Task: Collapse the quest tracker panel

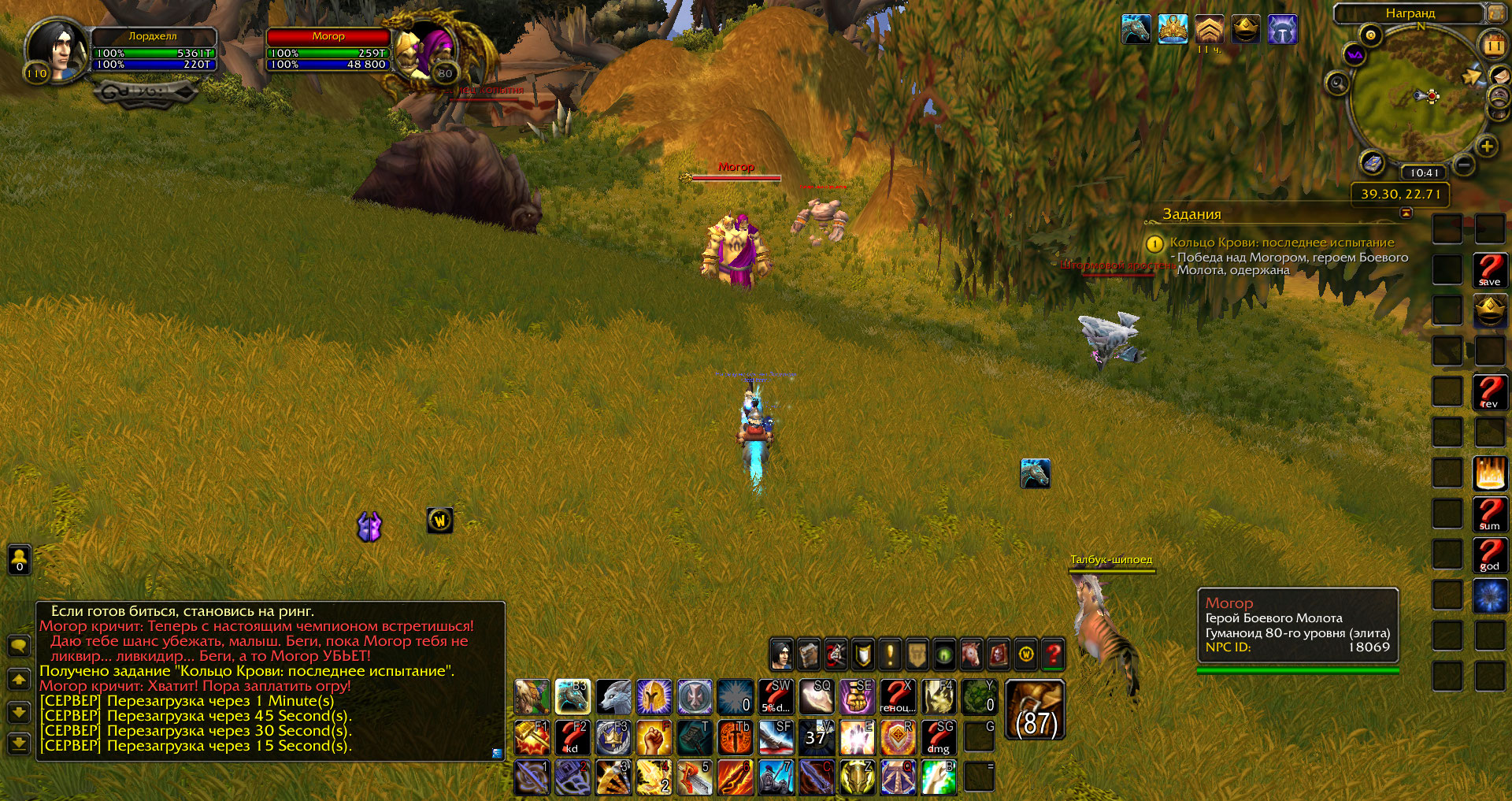Action: (1406, 213)
